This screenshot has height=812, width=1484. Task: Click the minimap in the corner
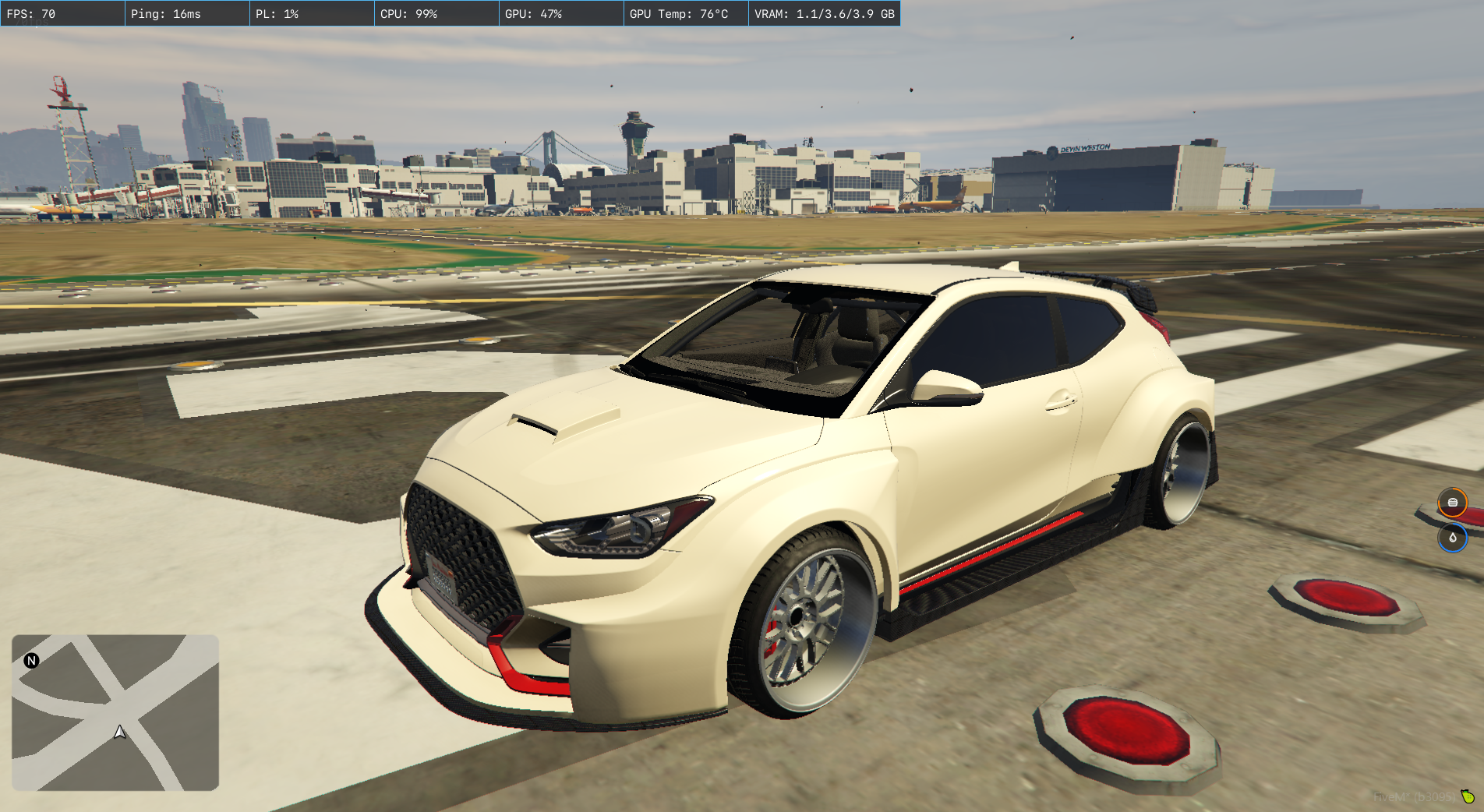point(115,712)
